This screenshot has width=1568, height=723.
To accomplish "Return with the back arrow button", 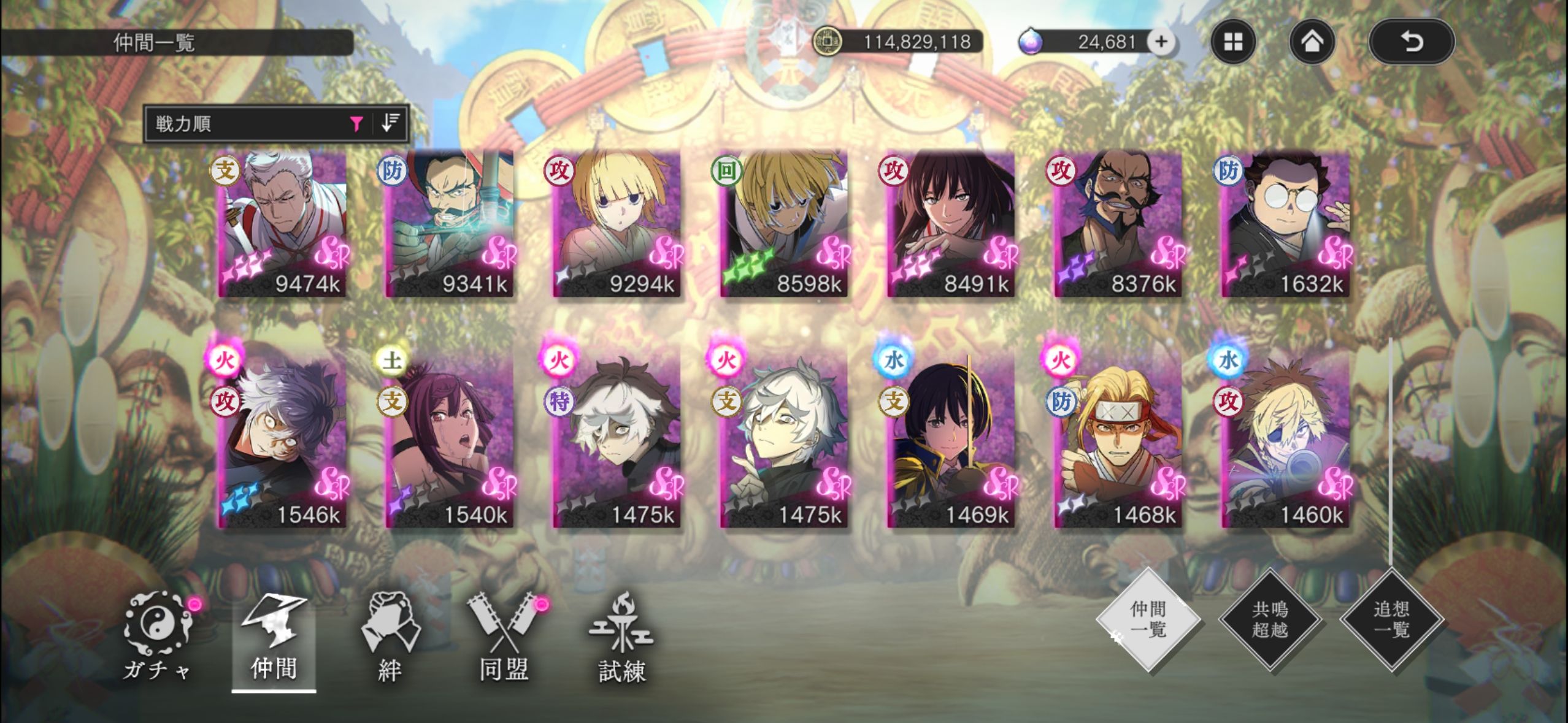I will [1411, 42].
